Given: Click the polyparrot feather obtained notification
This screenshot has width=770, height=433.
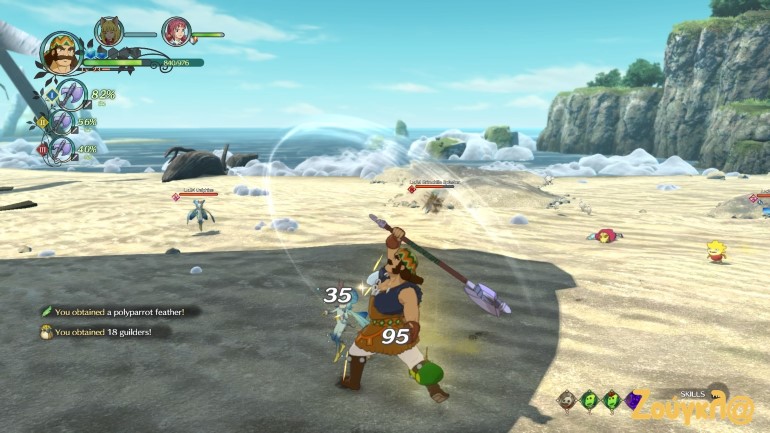Looking at the screenshot, I should (x=118, y=312).
